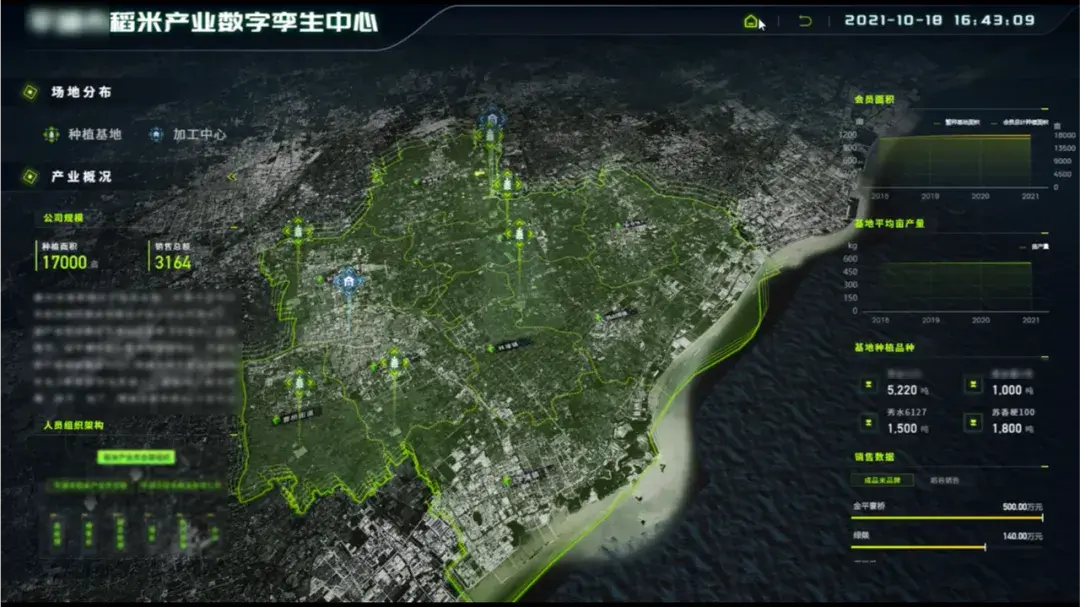The height and width of the screenshot is (607, 1080).
Task: Collapse the left panel with the double-chevron arrow
Action: 233,176
